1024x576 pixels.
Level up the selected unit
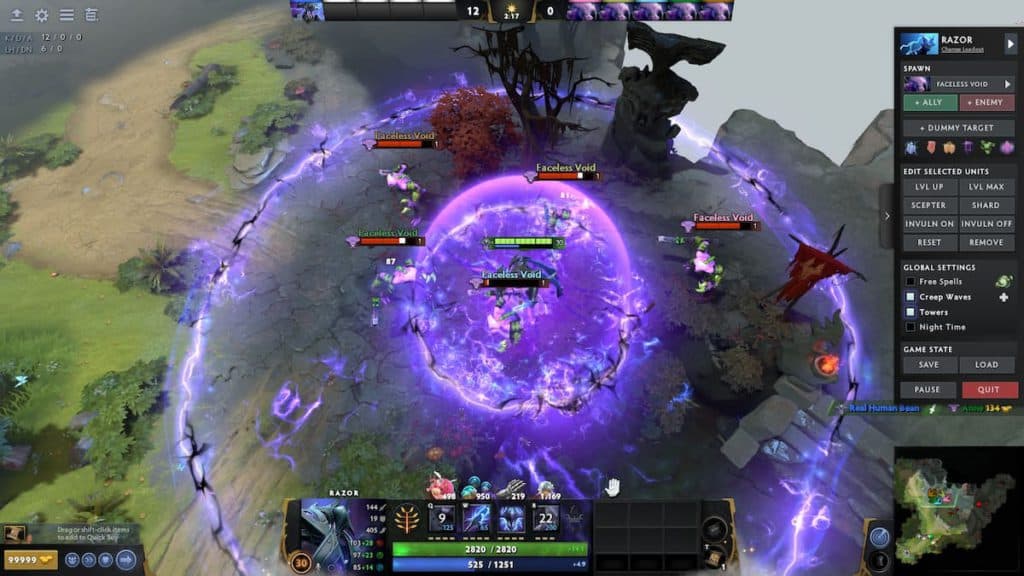(930, 187)
